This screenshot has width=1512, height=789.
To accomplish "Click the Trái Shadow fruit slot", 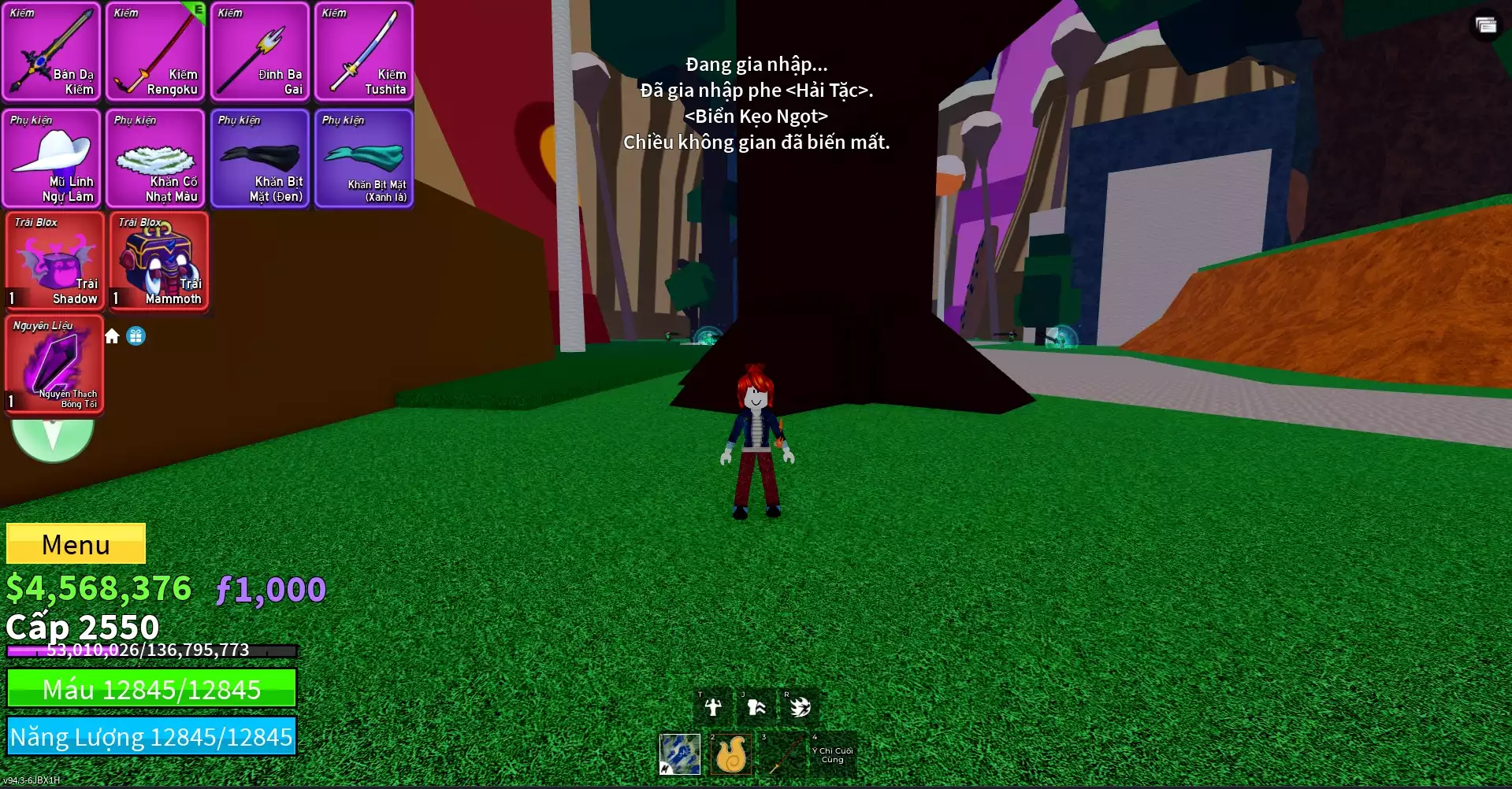I will click(55, 261).
